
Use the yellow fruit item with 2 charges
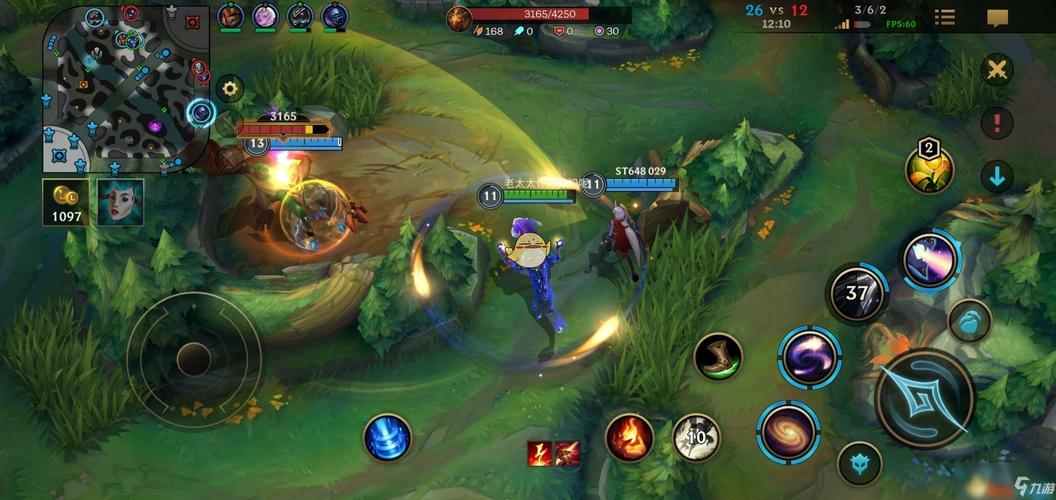coord(929,168)
